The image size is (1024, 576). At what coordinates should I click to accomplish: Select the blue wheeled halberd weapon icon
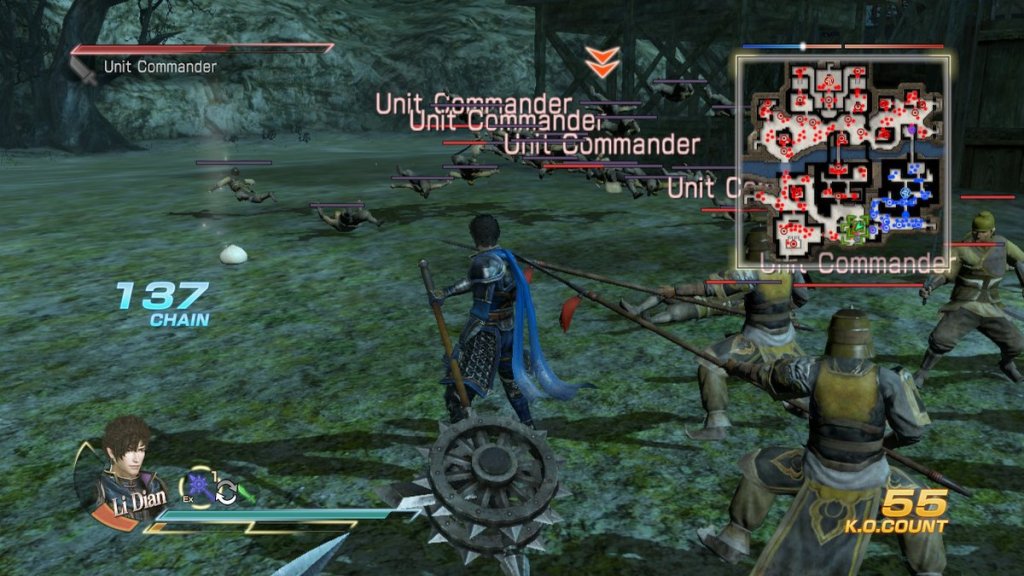click(x=199, y=488)
